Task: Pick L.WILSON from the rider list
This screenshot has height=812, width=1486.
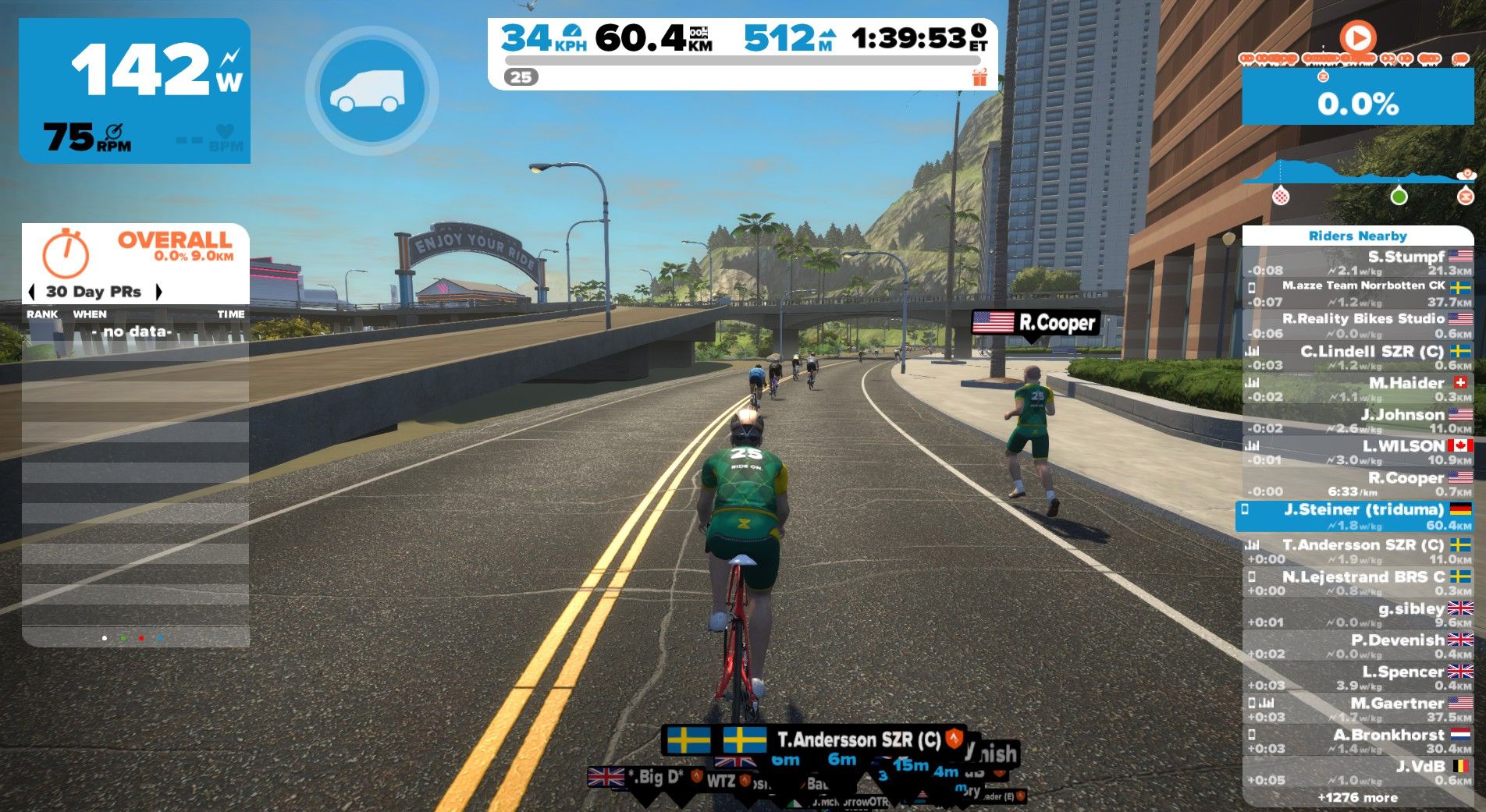Action: [x=1358, y=452]
